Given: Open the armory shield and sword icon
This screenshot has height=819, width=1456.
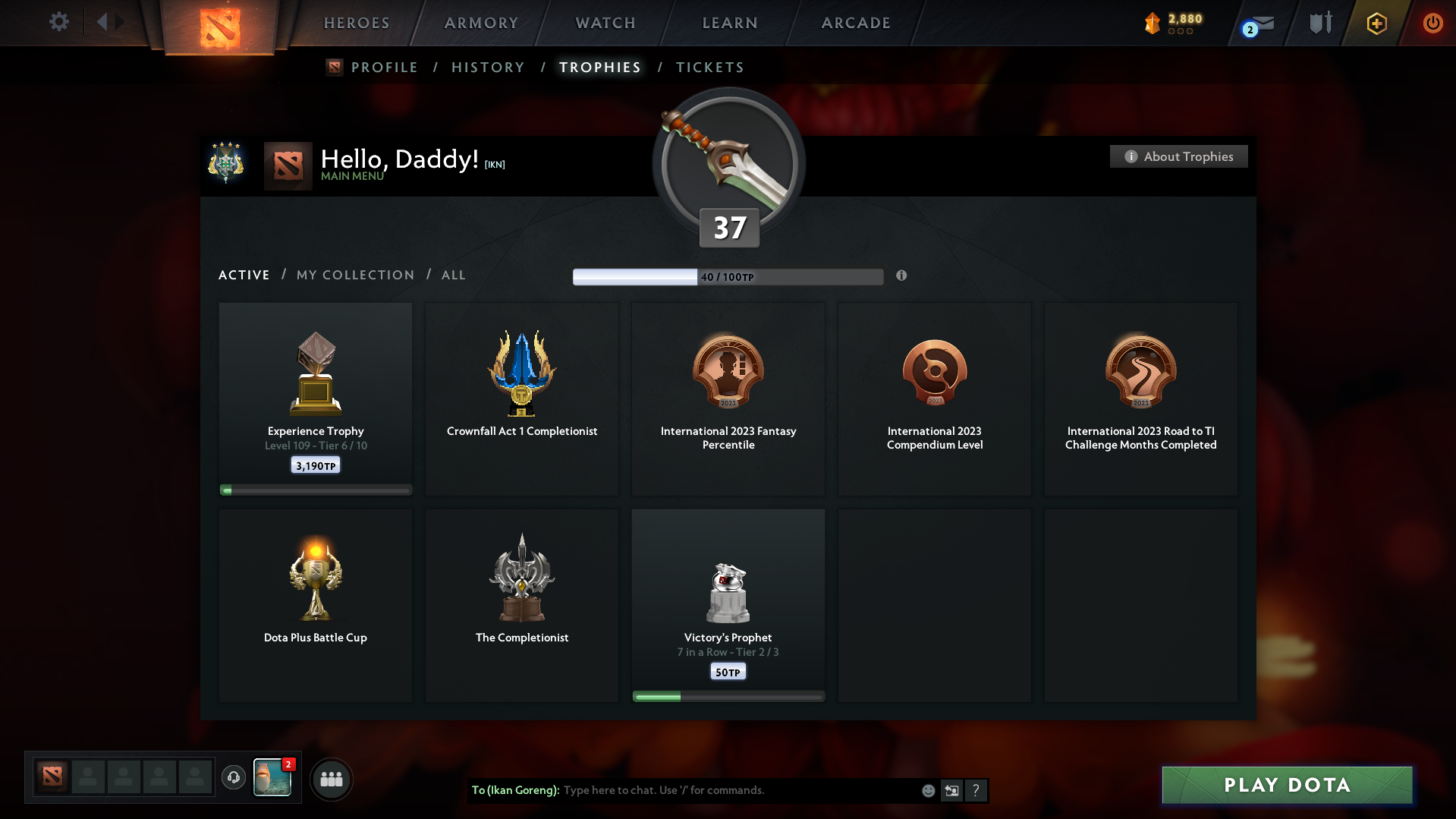Looking at the screenshot, I should (x=1319, y=23).
